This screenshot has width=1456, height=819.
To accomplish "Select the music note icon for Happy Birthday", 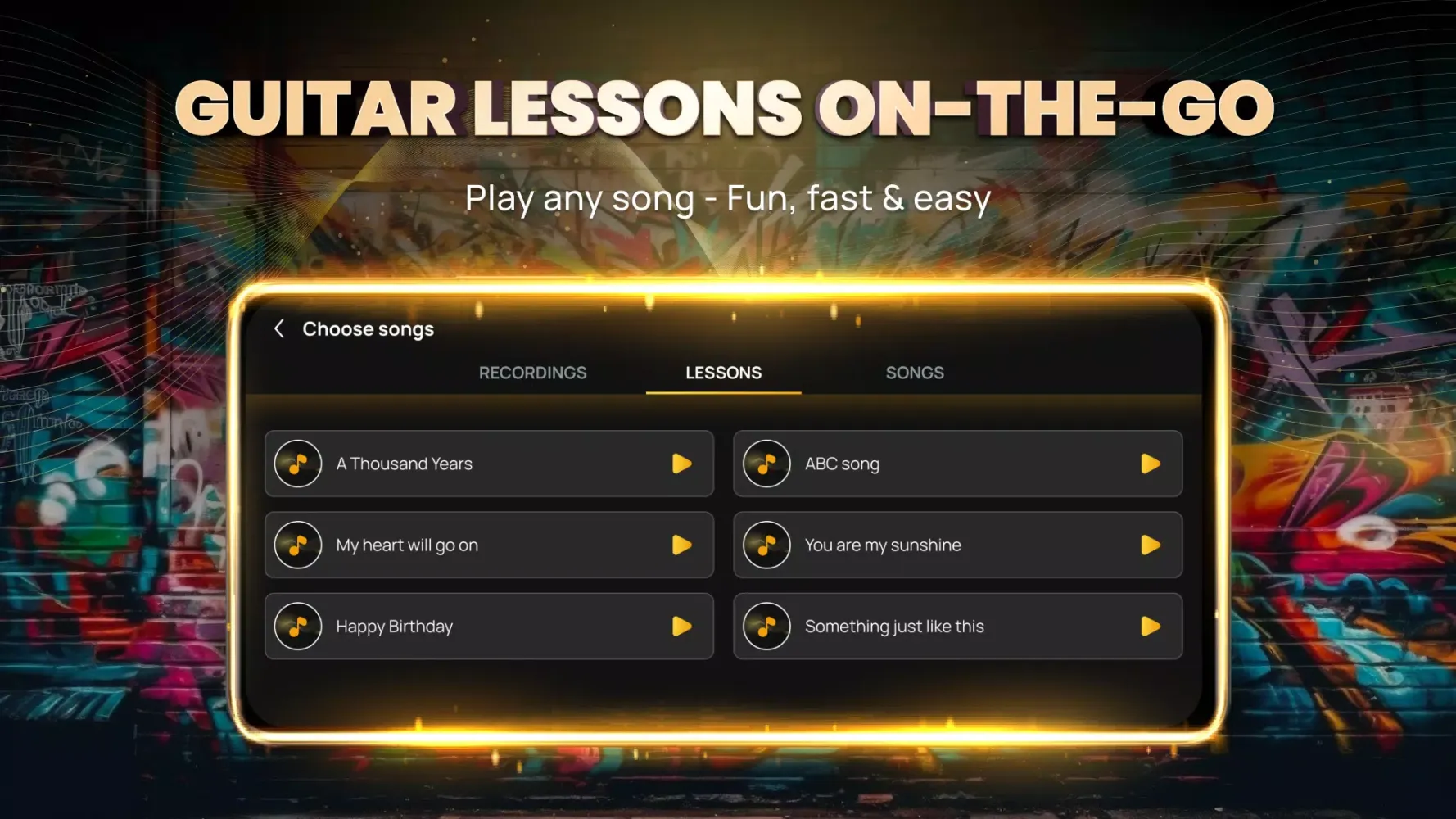I will pos(298,627).
